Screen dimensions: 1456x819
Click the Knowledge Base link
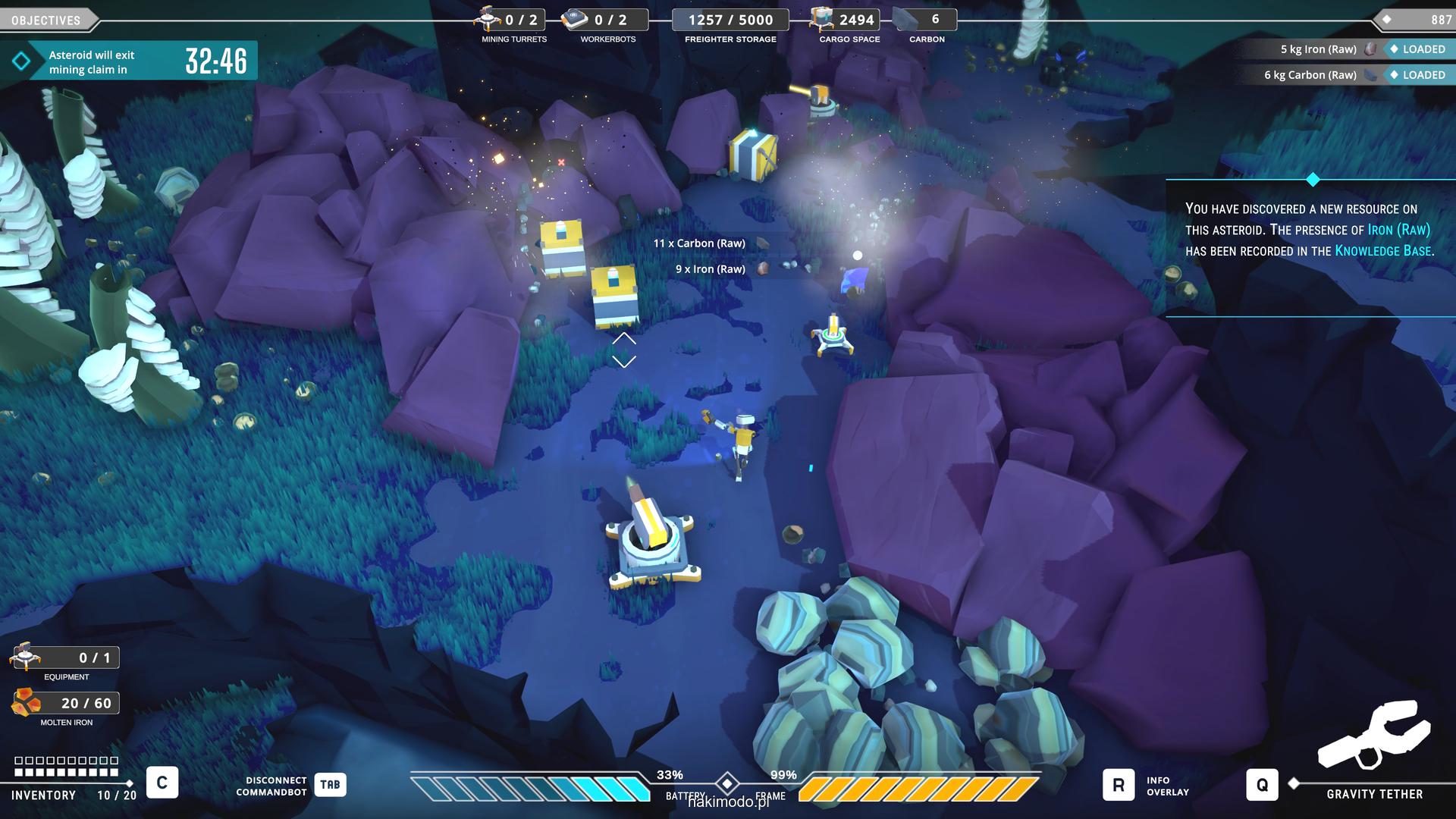point(1382,251)
